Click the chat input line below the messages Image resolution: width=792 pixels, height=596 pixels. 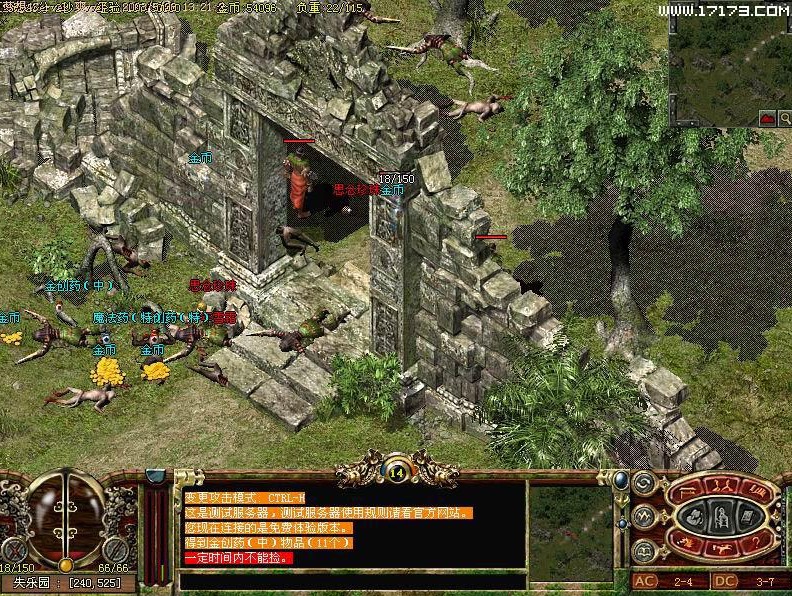pos(350,580)
